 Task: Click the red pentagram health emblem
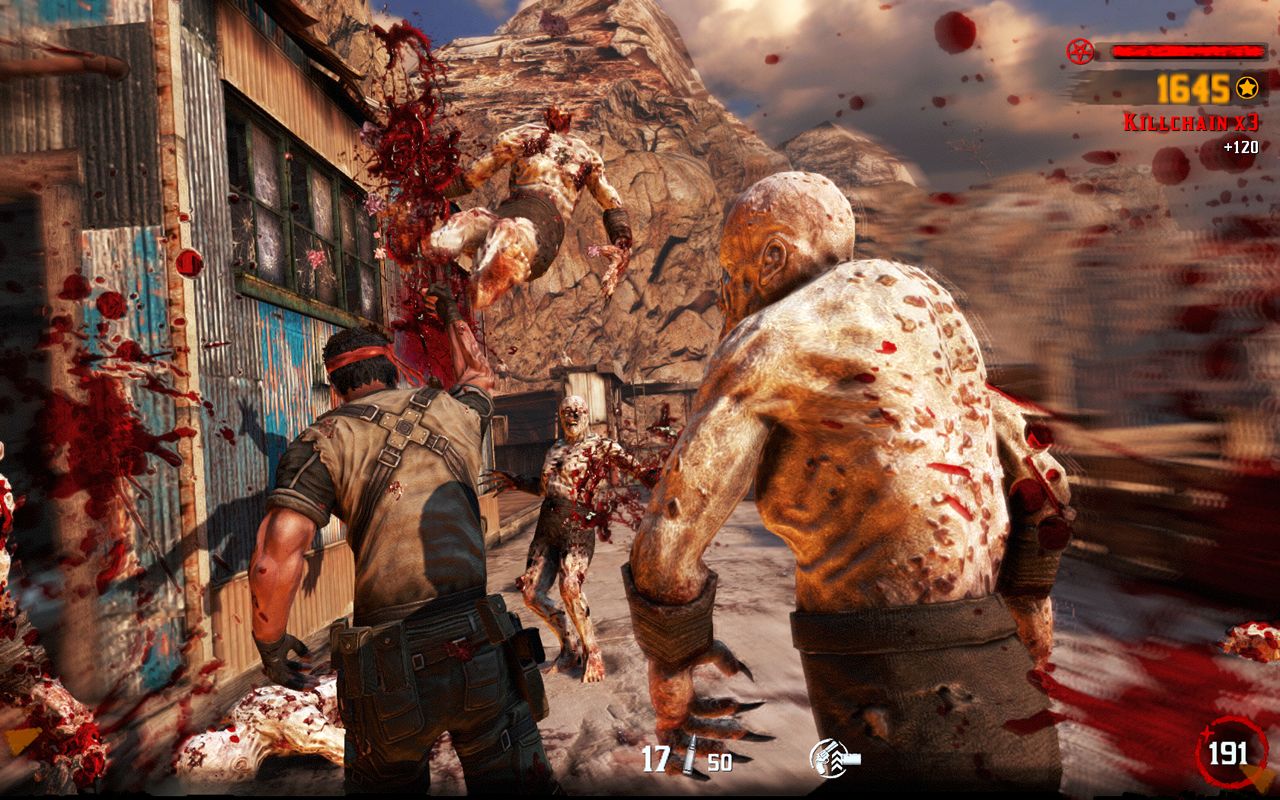point(1080,51)
